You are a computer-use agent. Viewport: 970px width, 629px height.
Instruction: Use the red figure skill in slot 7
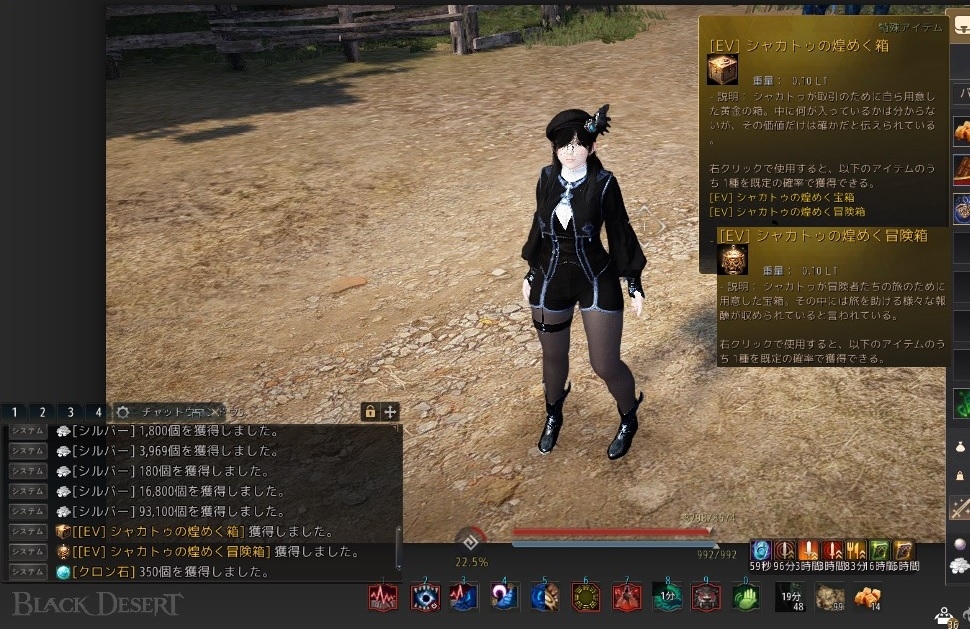[x=627, y=597]
